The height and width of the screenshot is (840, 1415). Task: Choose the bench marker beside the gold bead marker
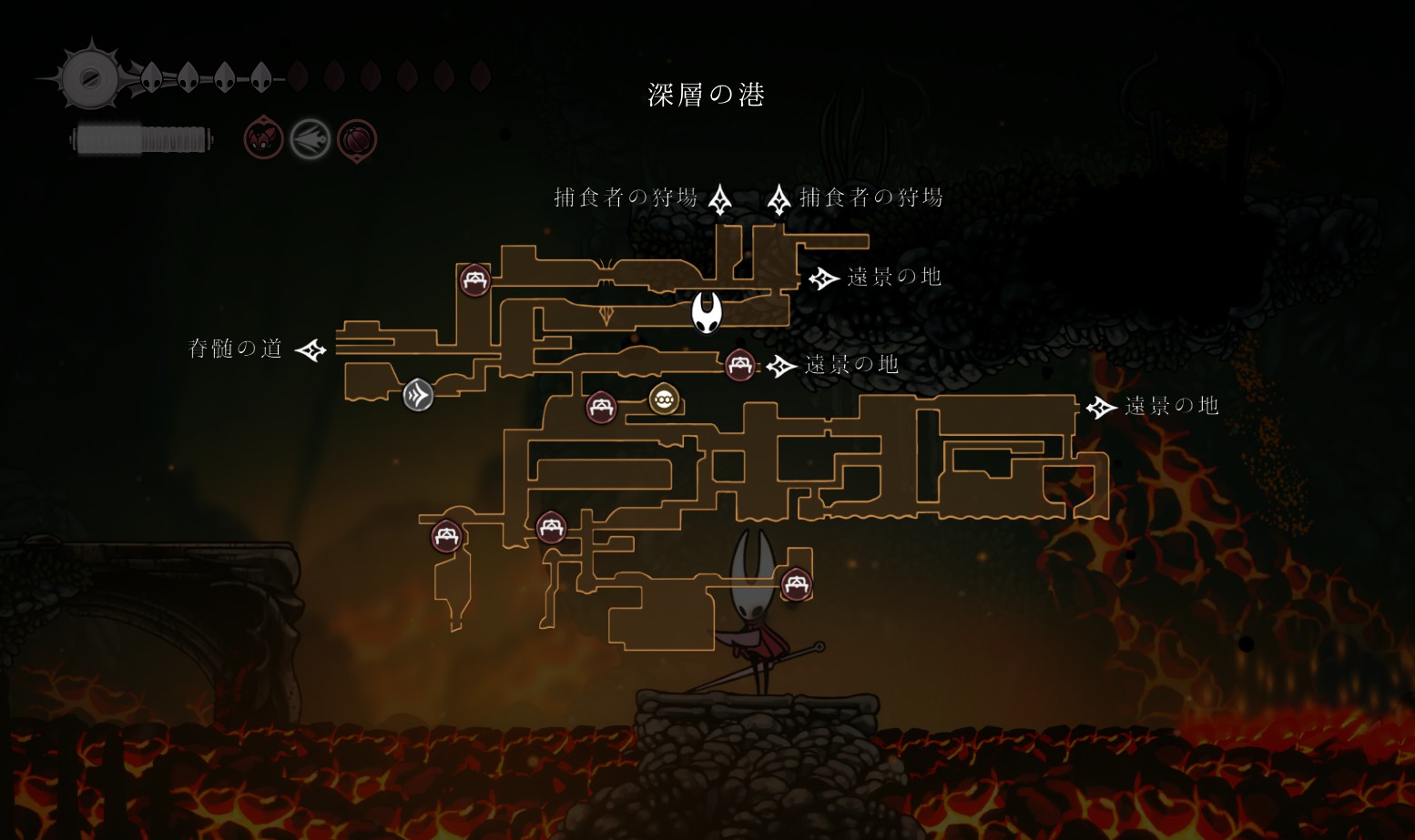tap(601, 407)
